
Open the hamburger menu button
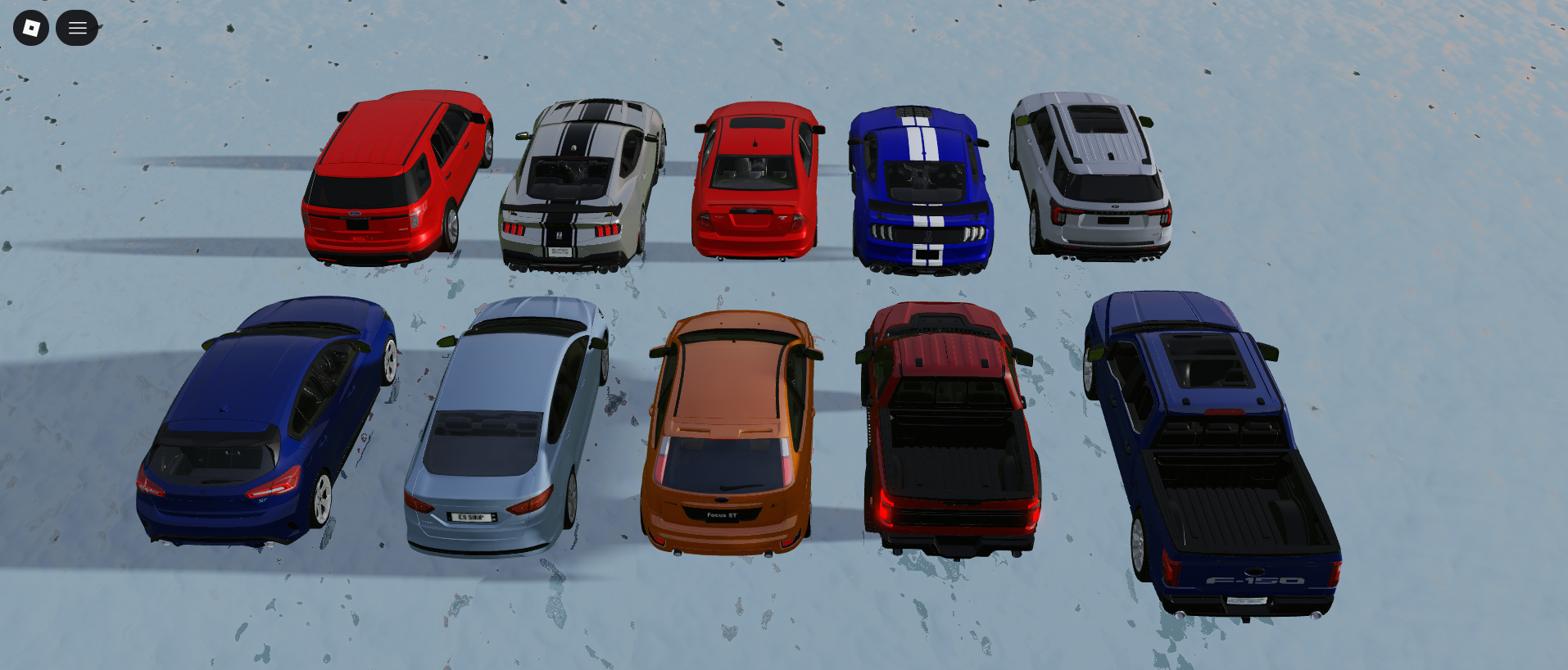pos(77,28)
